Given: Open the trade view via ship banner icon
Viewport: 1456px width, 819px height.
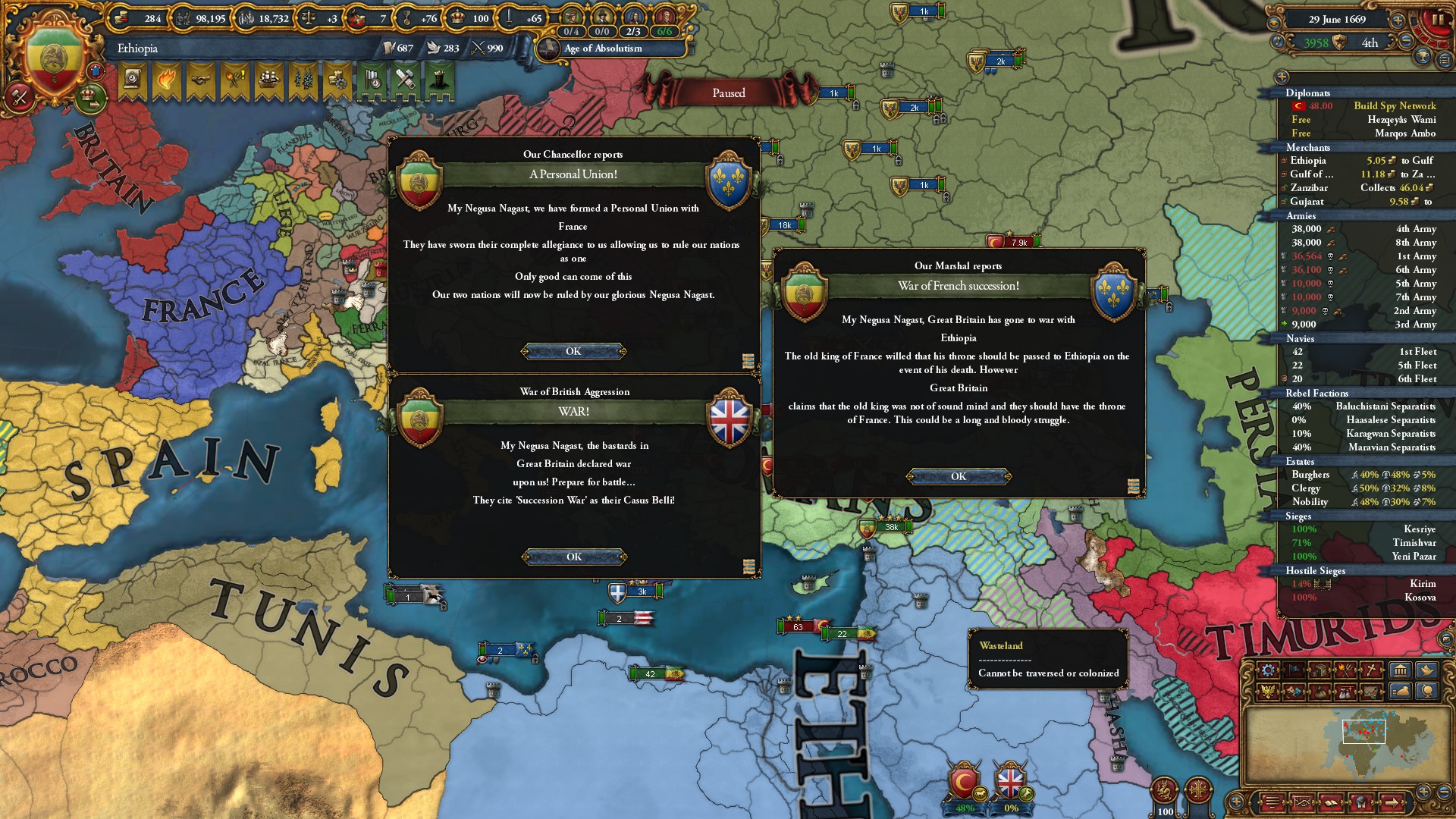Looking at the screenshot, I should point(268,80).
